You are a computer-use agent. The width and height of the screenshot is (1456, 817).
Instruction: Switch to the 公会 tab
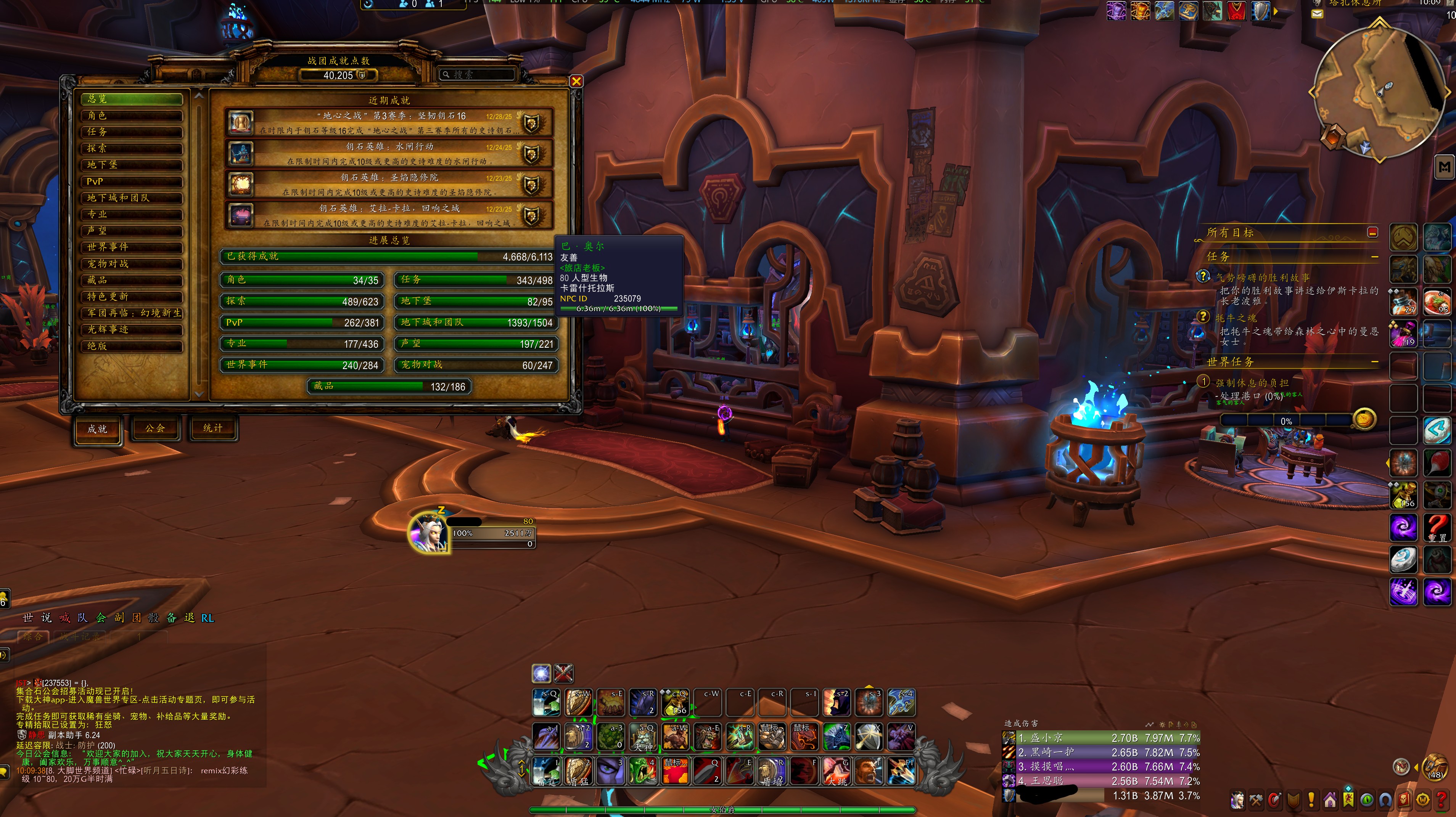pos(155,429)
